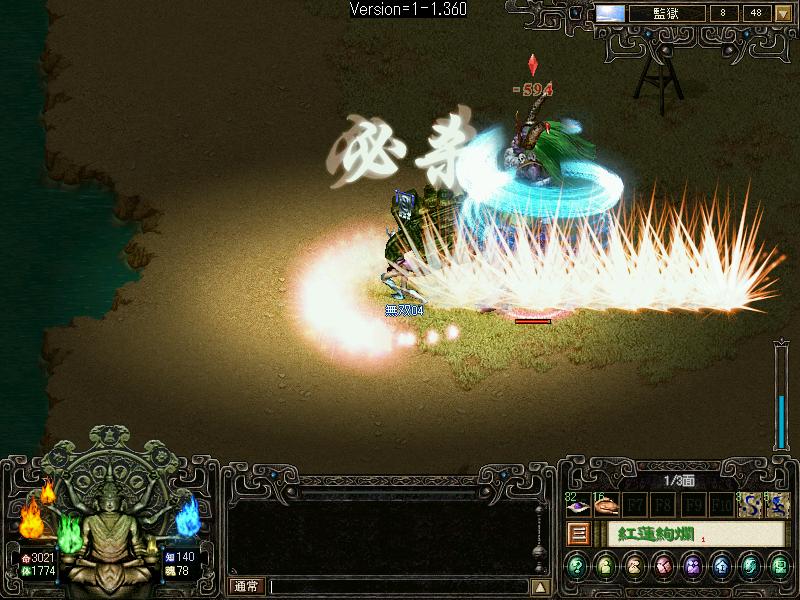This screenshot has width=800, height=600.
Task: Click the sky weather icon beside 監獄
Action: pyautogui.click(x=610, y=14)
